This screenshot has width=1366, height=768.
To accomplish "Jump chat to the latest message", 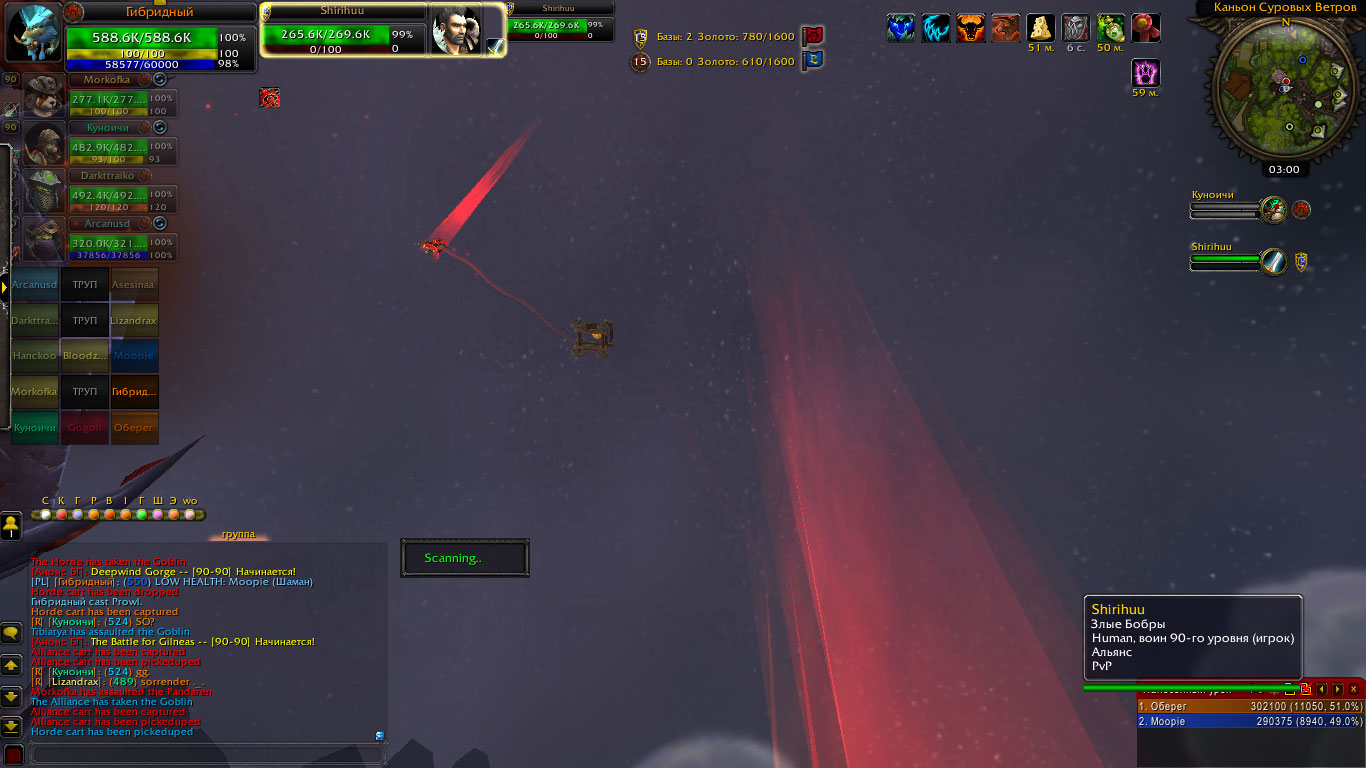I will [12, 725].
